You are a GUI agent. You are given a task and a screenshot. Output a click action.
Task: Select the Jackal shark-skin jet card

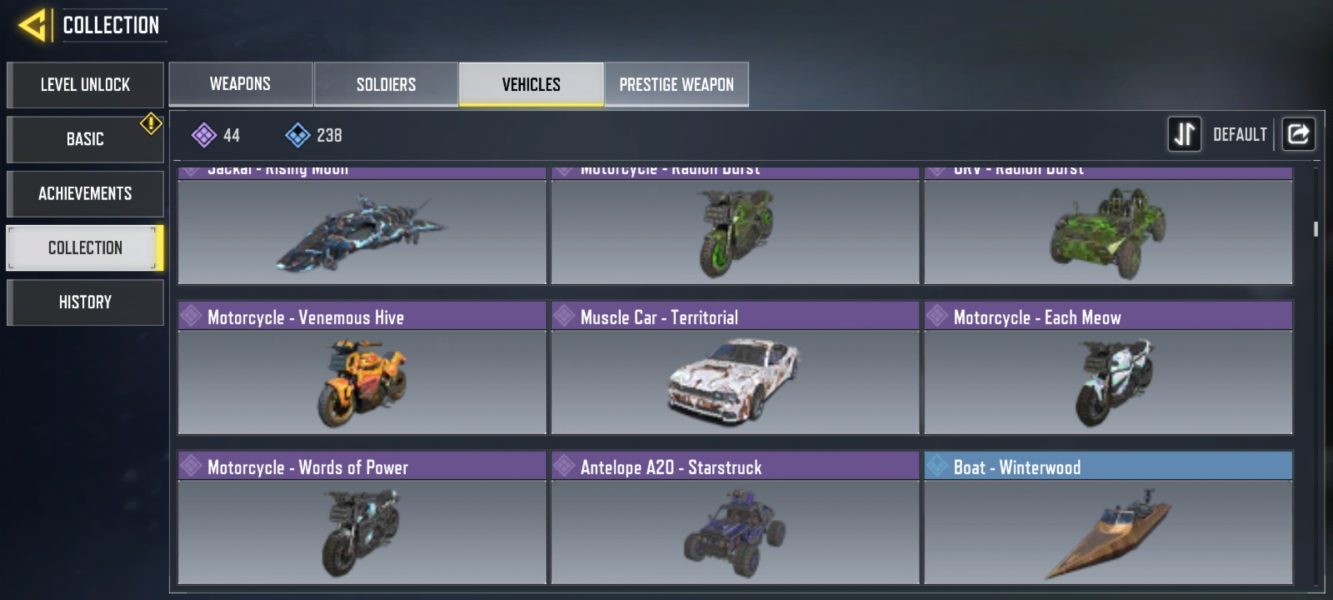click(362, 228)
